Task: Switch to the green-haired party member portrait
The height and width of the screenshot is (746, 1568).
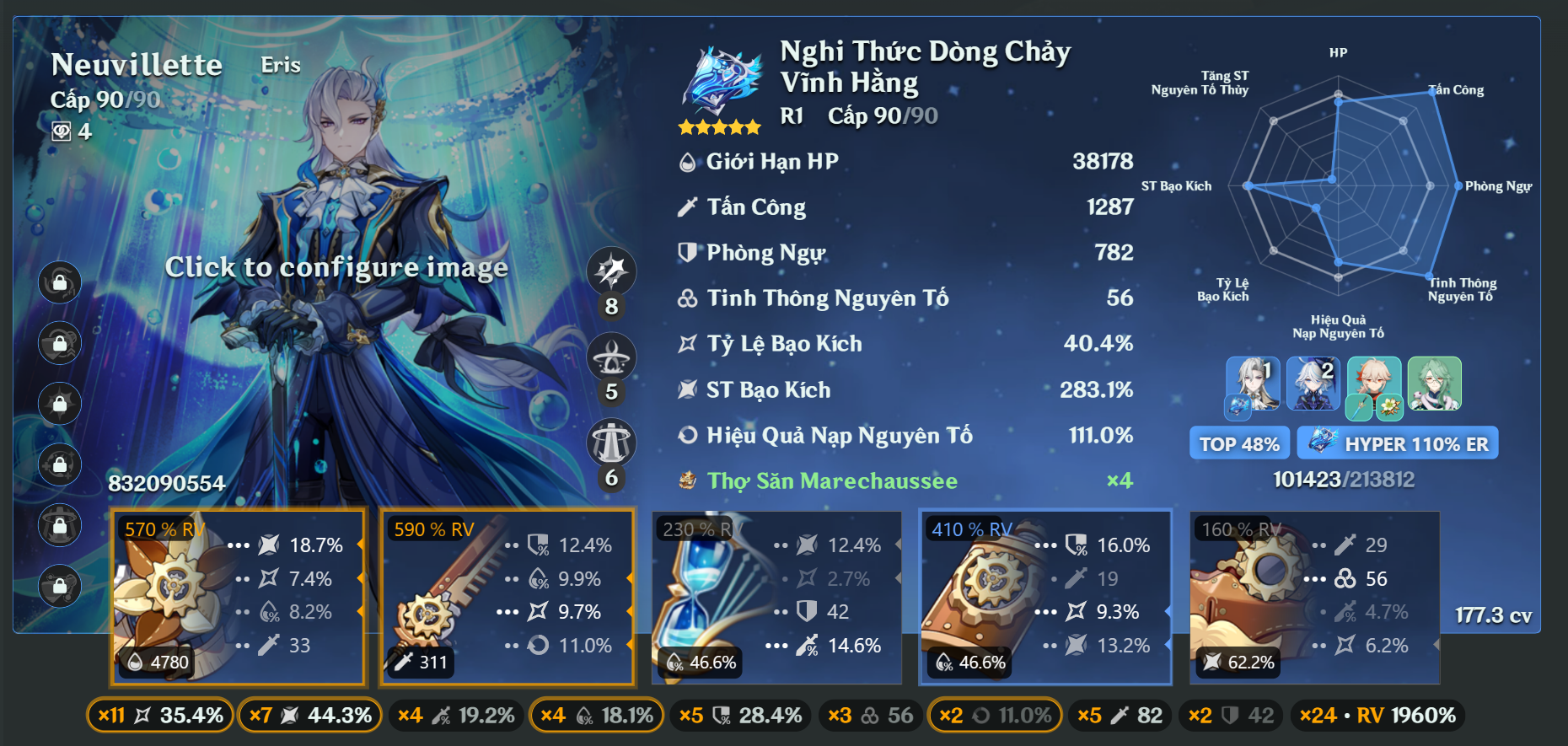Action: click(x=1434, y=385)
